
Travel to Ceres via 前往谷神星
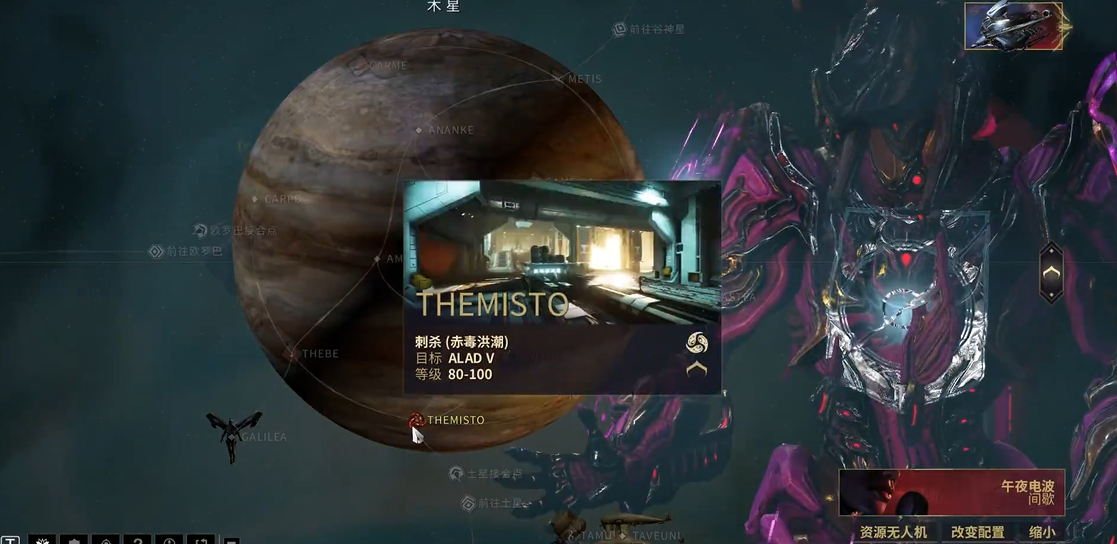click(620, 30)
